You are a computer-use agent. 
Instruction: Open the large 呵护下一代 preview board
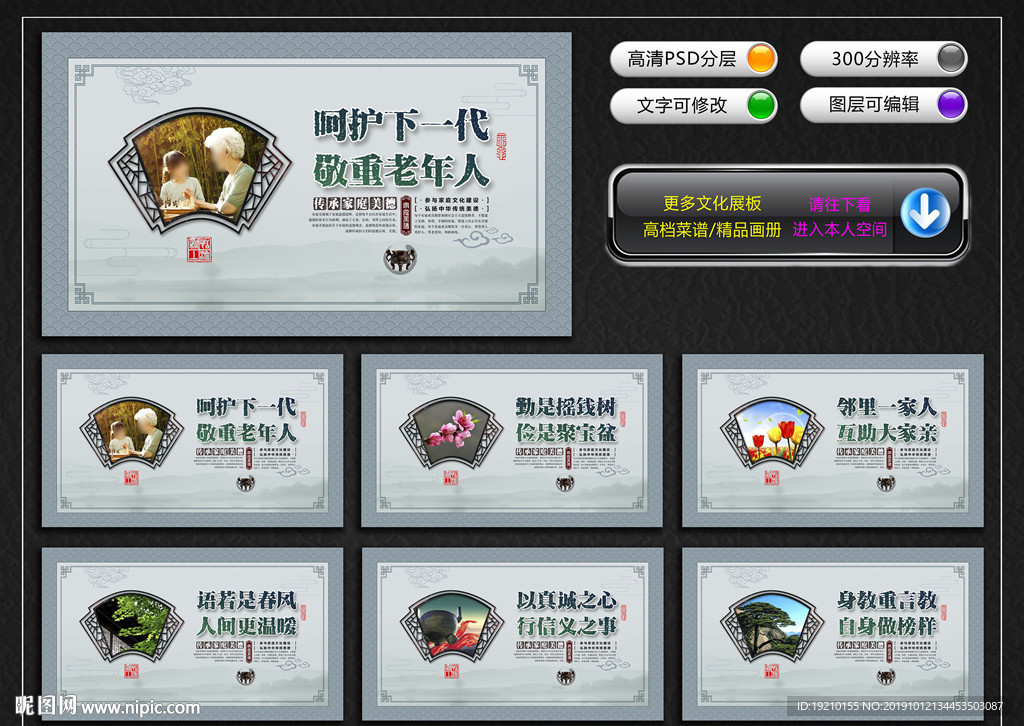pos(306,184)
